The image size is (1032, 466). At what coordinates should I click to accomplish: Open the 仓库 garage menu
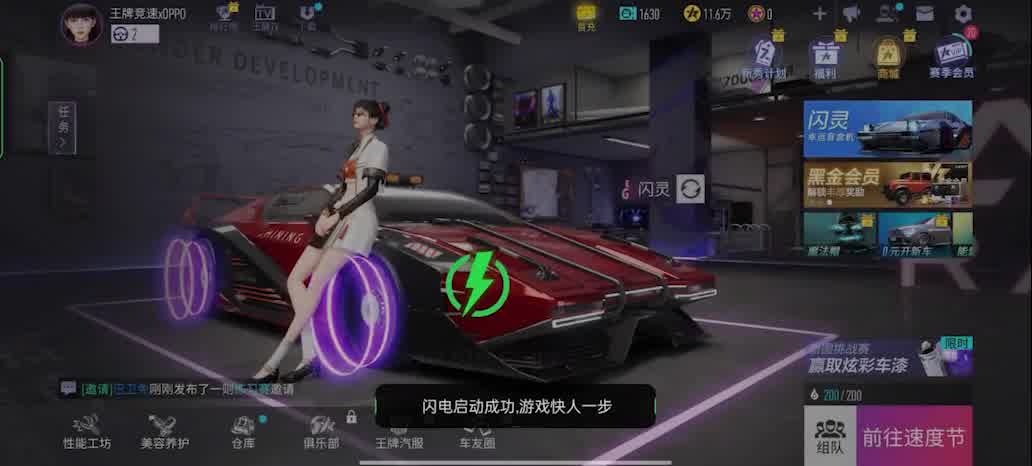(243, 430)
